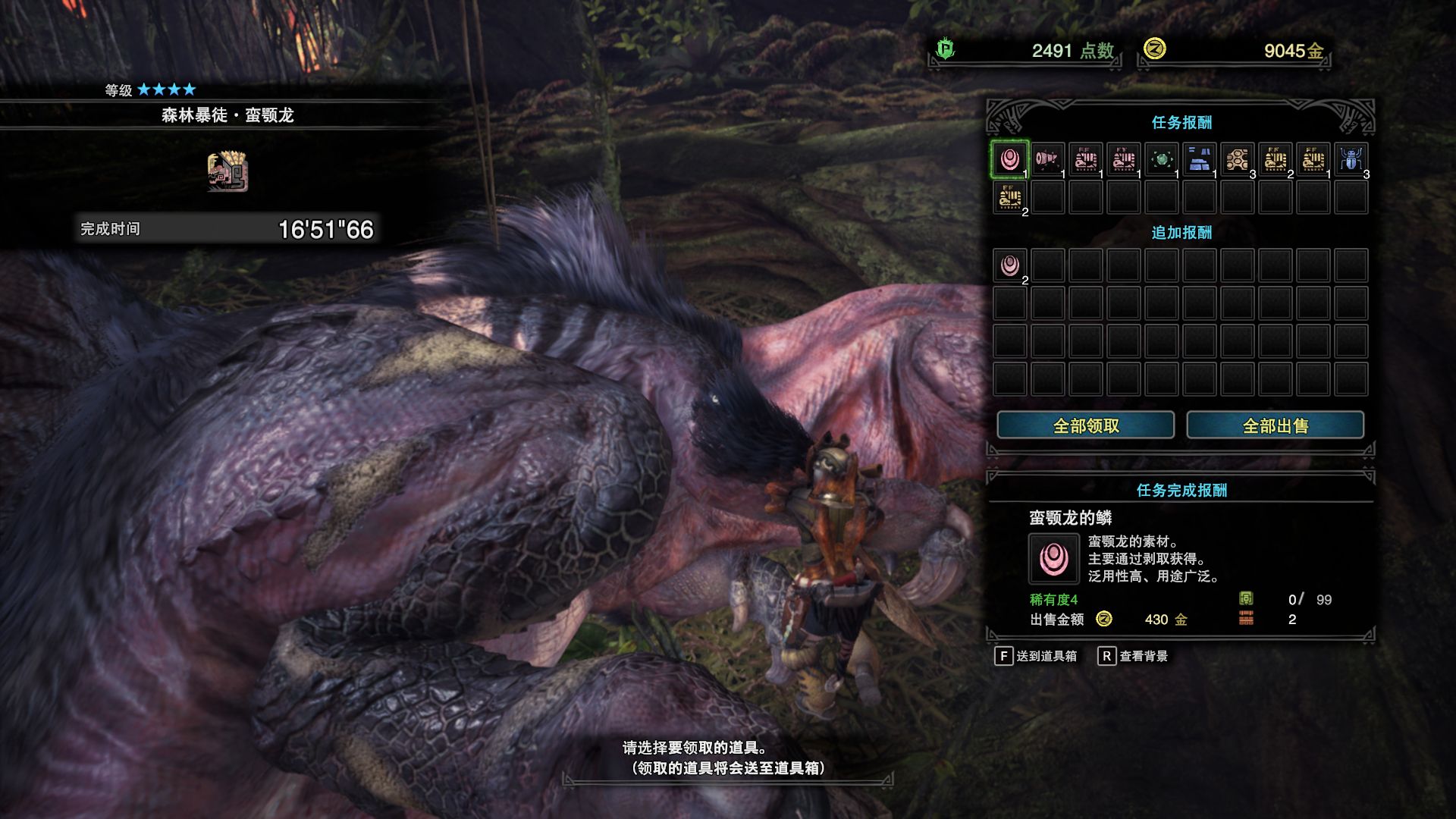The image size is (1456, 819).
Task: Click the 全部领取 (receive all) button
Action: tap(1085, 425)
